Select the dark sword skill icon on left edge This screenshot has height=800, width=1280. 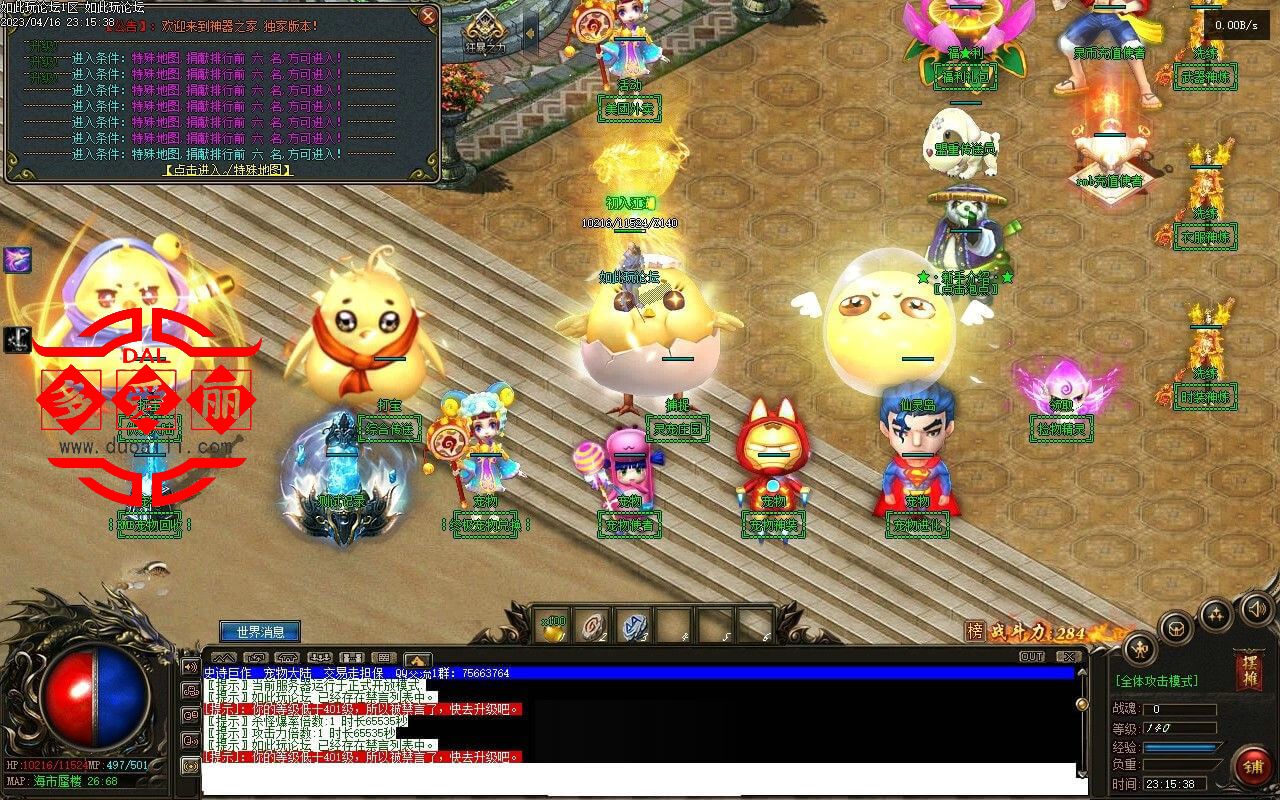click(17, 339)
